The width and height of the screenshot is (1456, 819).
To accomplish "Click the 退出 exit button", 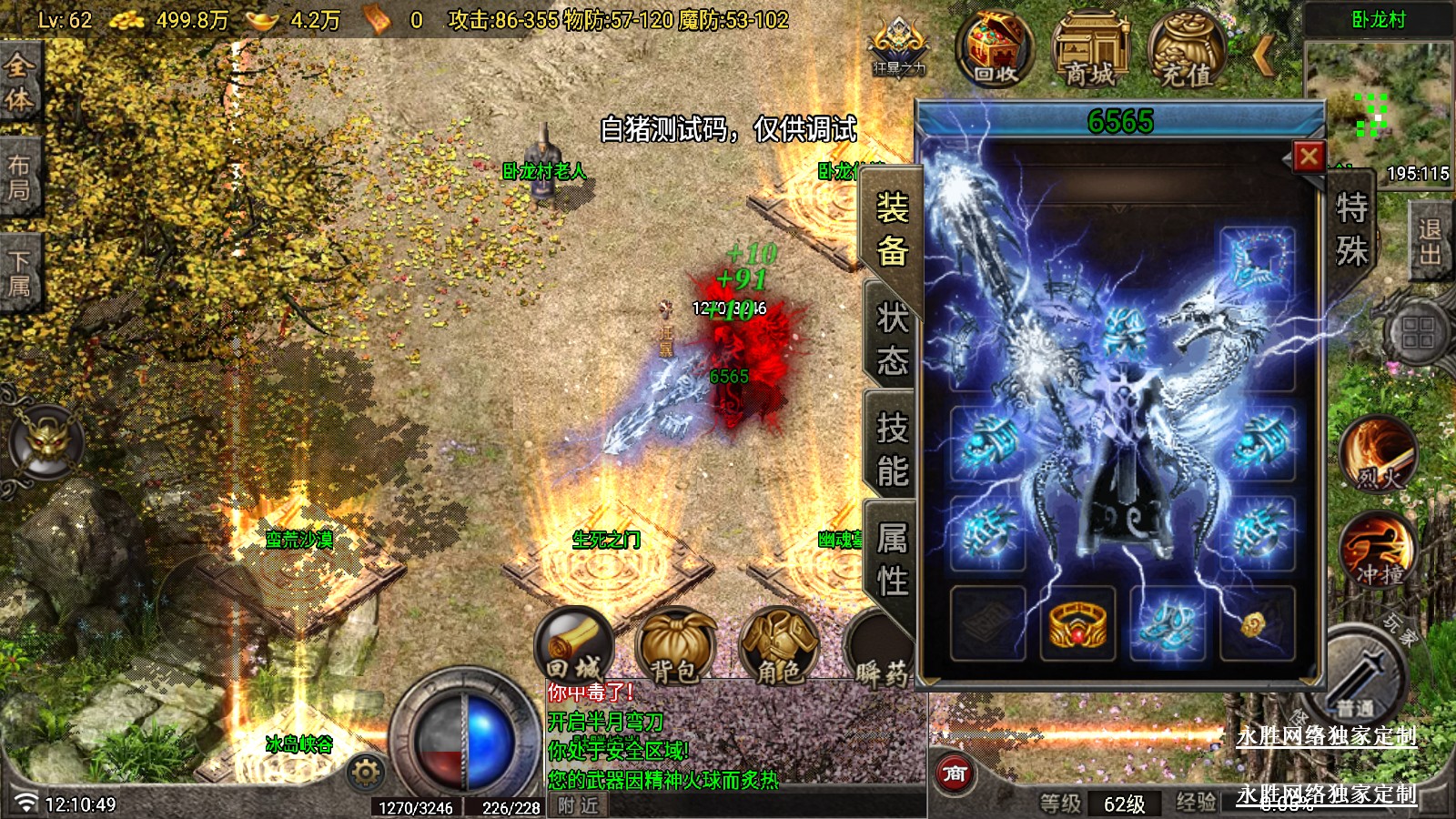I will (1430, 241).
